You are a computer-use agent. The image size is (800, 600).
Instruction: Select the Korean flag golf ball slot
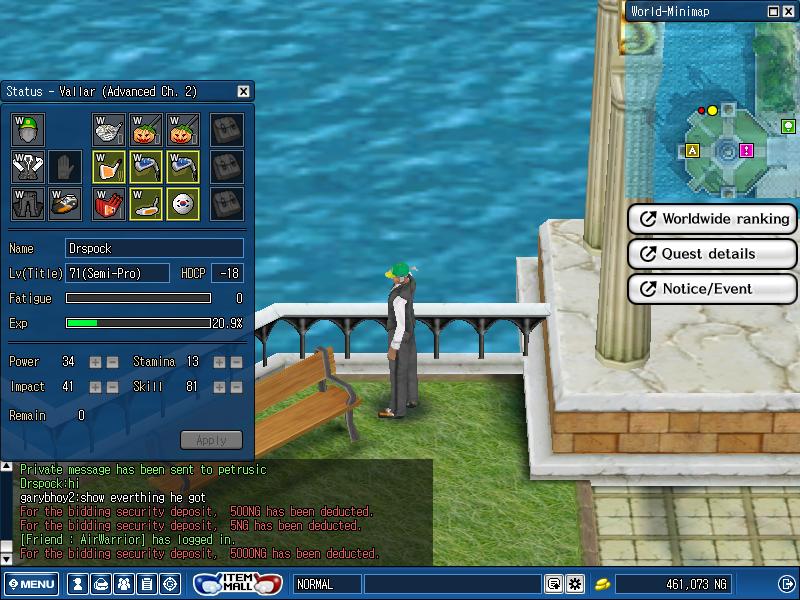coord(183,203)
